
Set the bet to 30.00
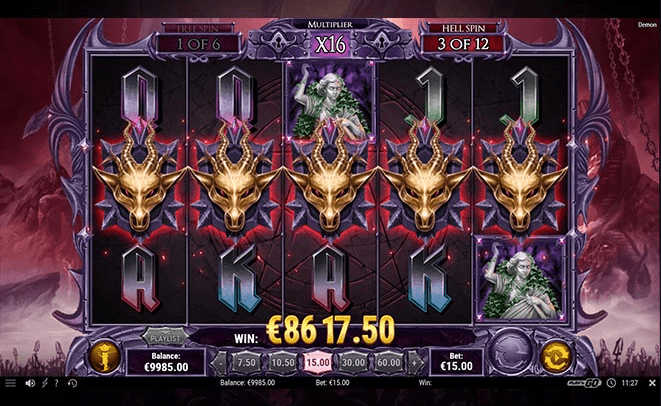pos(353,362)
